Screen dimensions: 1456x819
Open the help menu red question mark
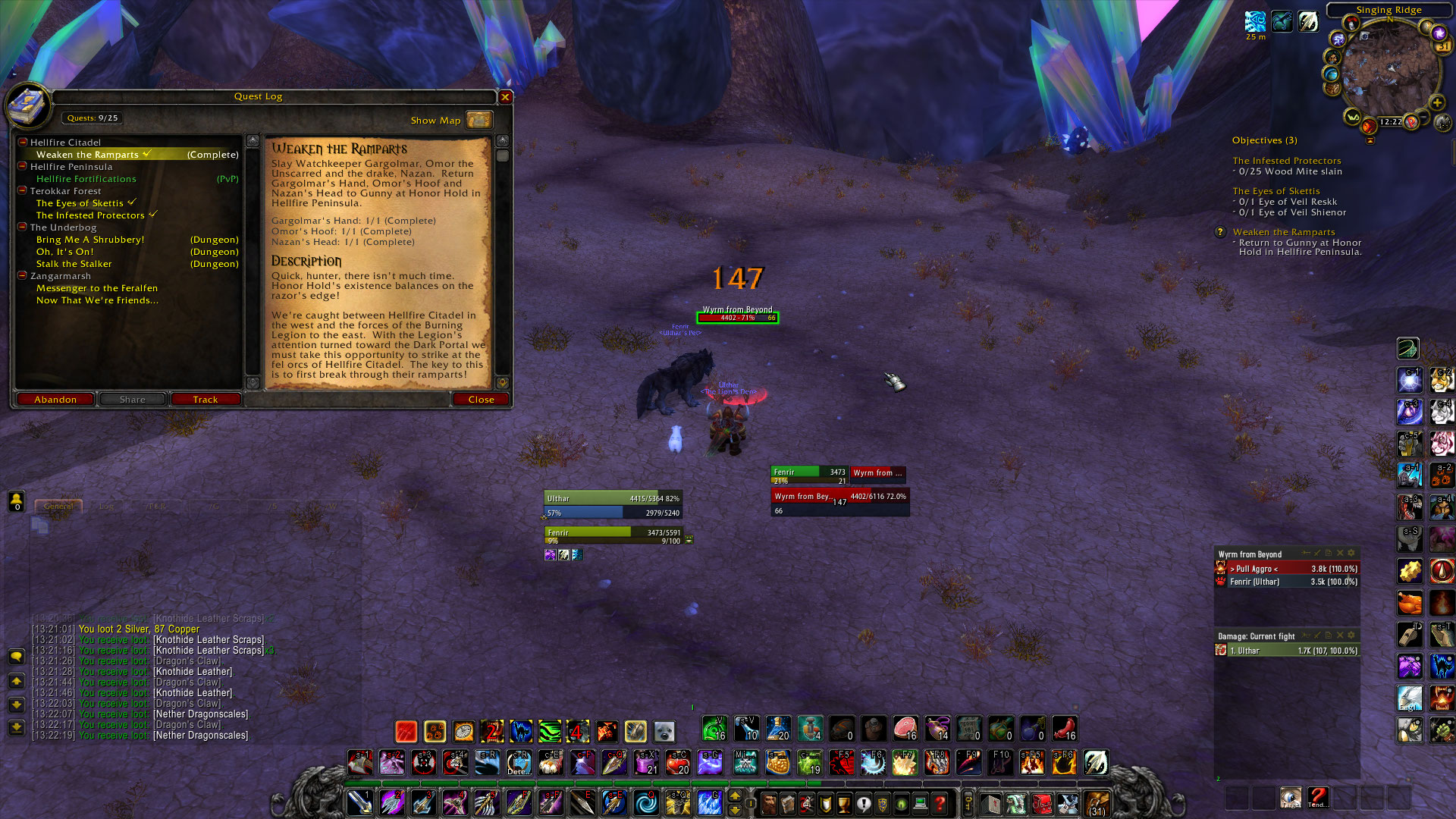(x=940, y=802)
